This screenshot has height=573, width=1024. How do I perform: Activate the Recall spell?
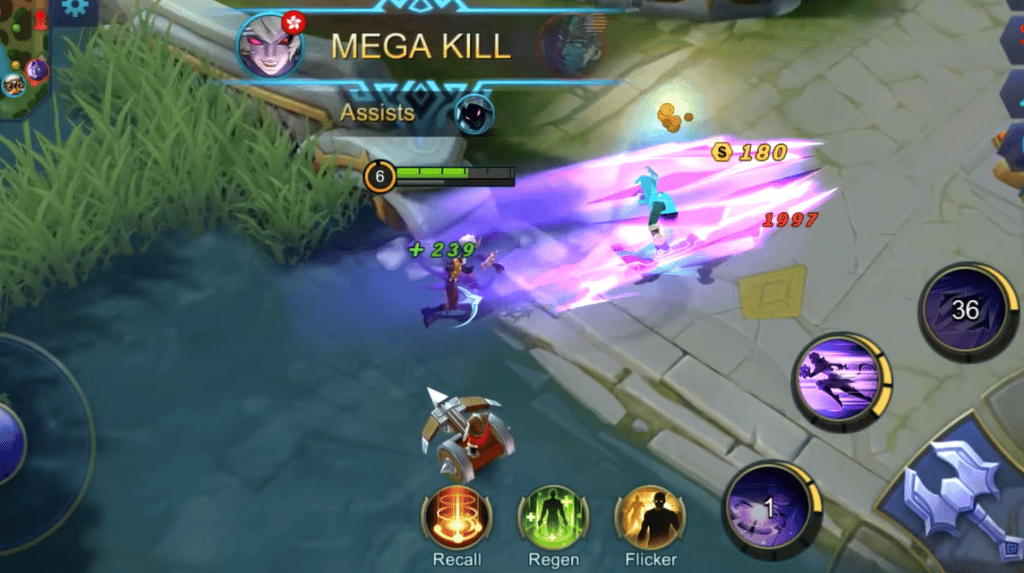(456, 516)
